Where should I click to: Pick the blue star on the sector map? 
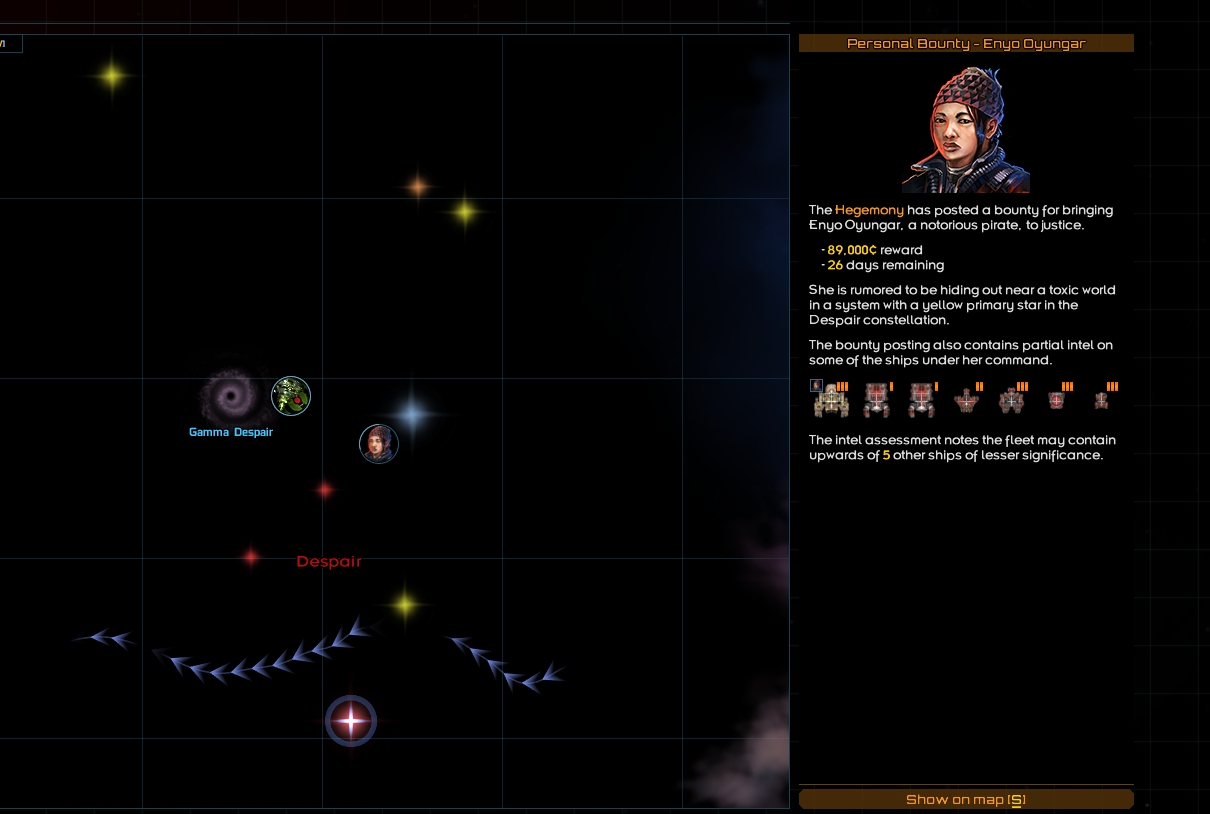tap(412, 413)
